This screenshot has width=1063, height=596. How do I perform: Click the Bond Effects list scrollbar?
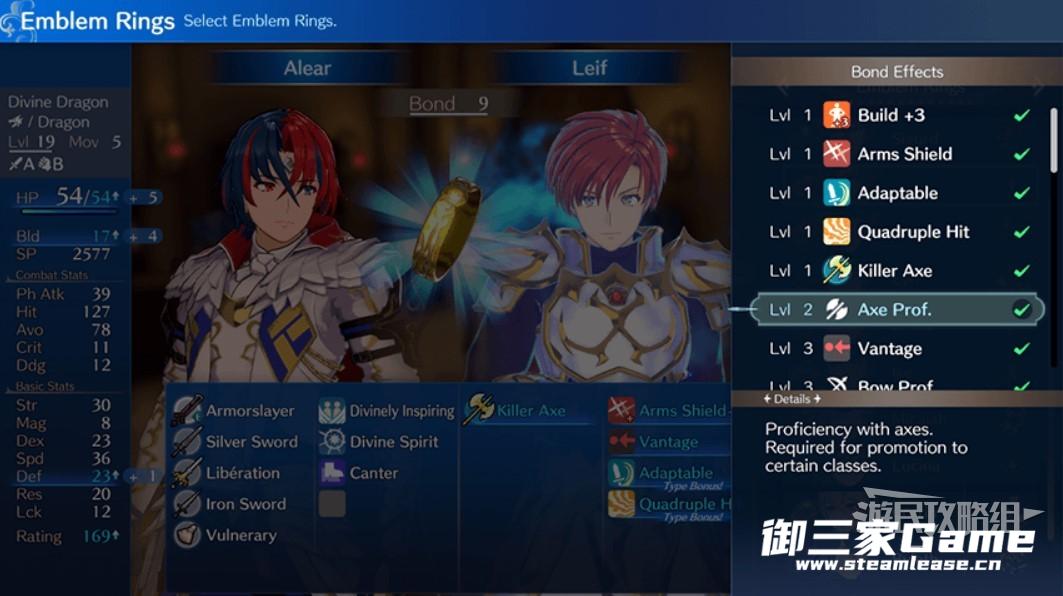pyautogui.click(x=1054, y=140)
